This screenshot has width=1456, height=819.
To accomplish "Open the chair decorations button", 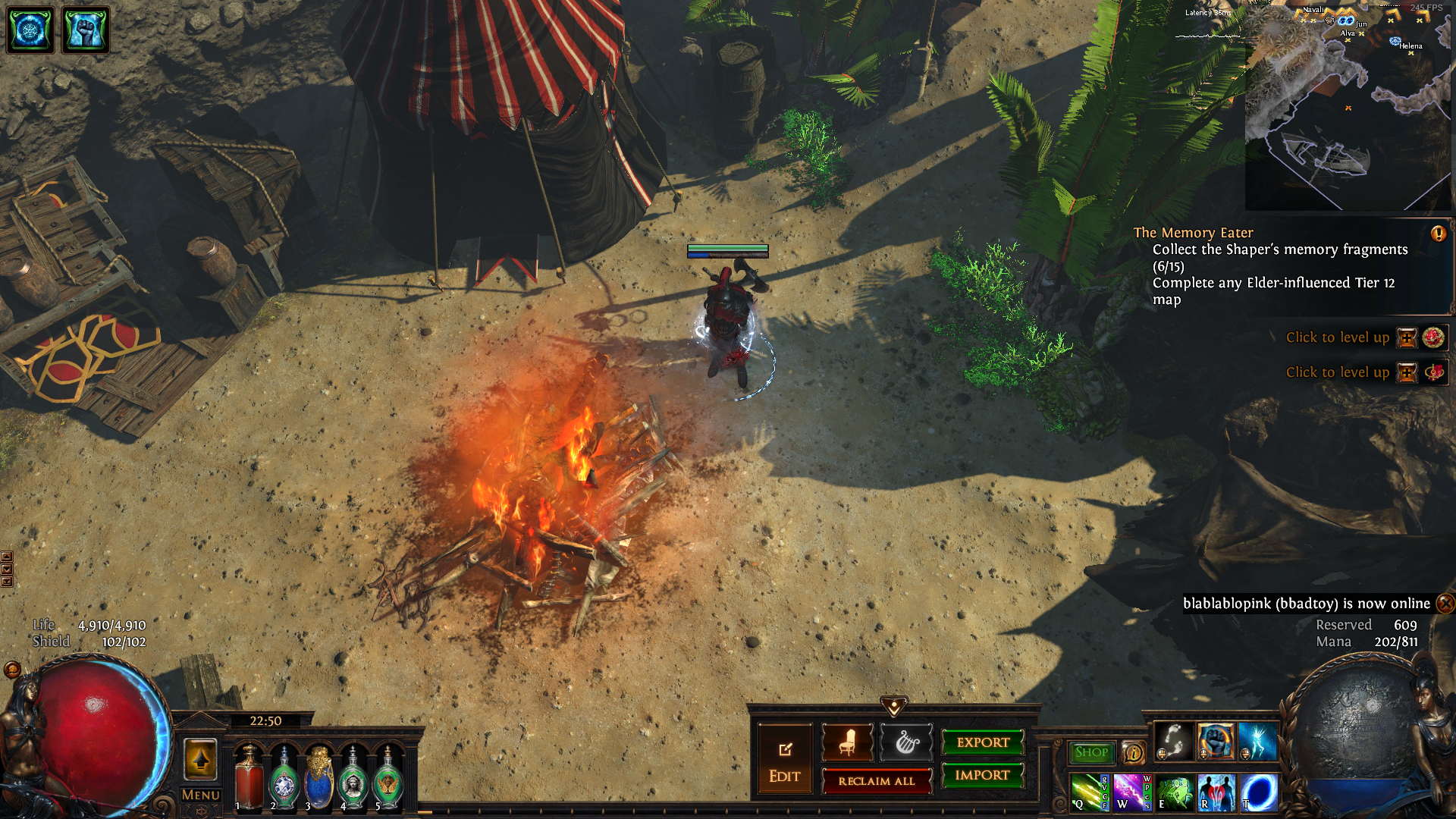I will (x=847, y=742).
